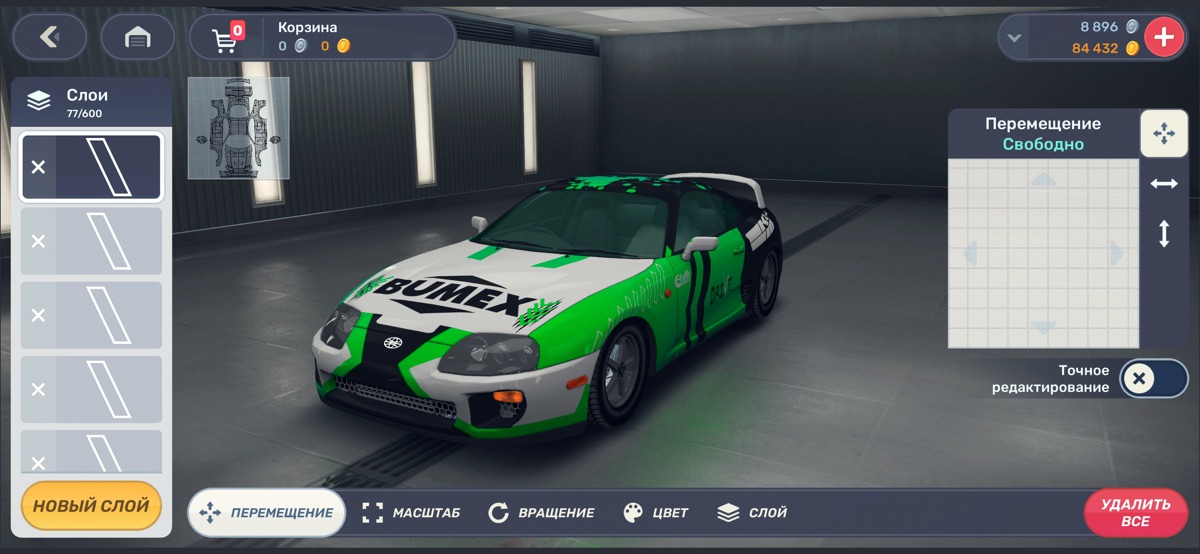Select free four-way movement mode

[1164, 133]
